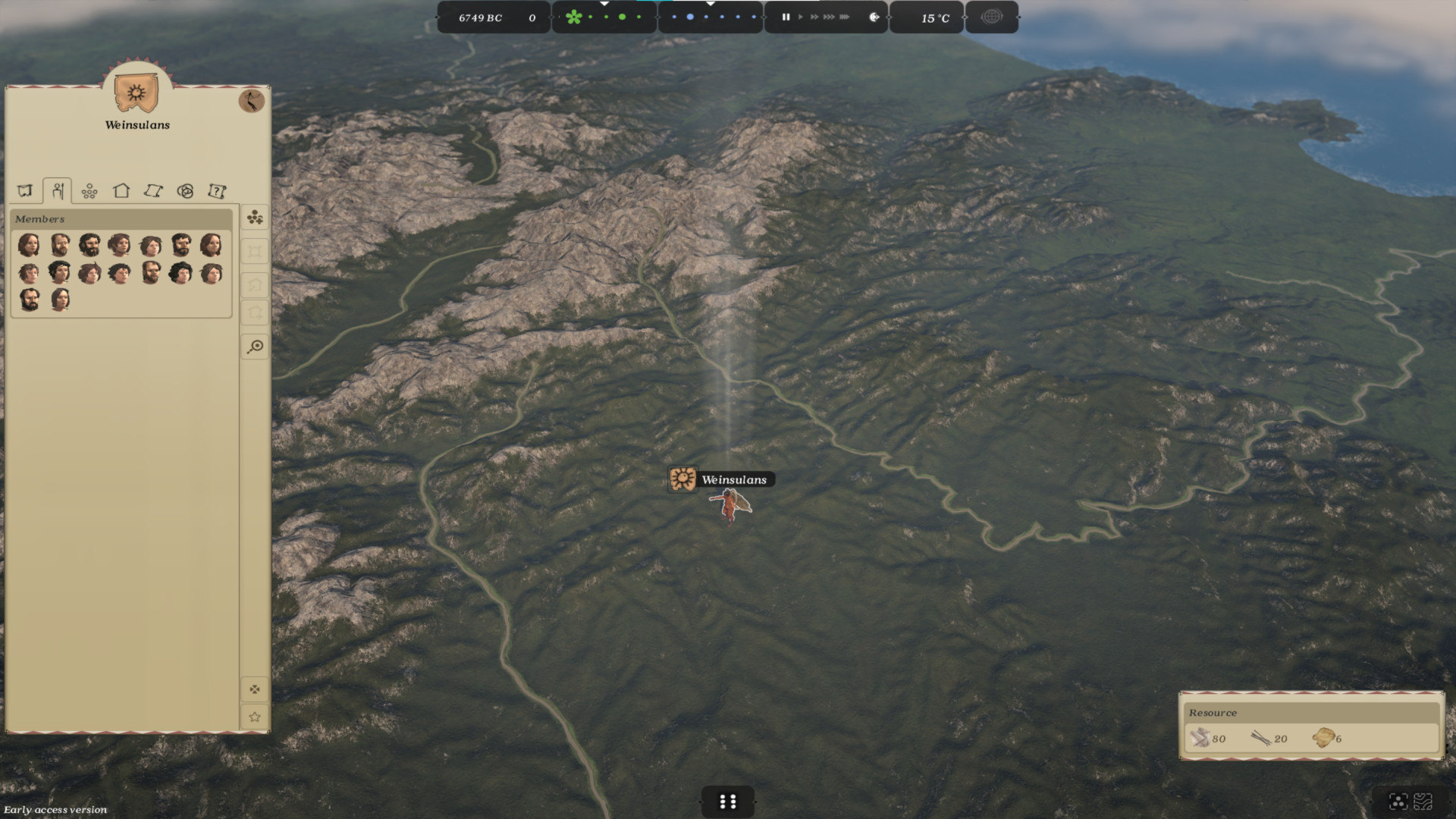The image size is (1456, 819).
Task: Click the add members group button
Action: pos(255,218)
